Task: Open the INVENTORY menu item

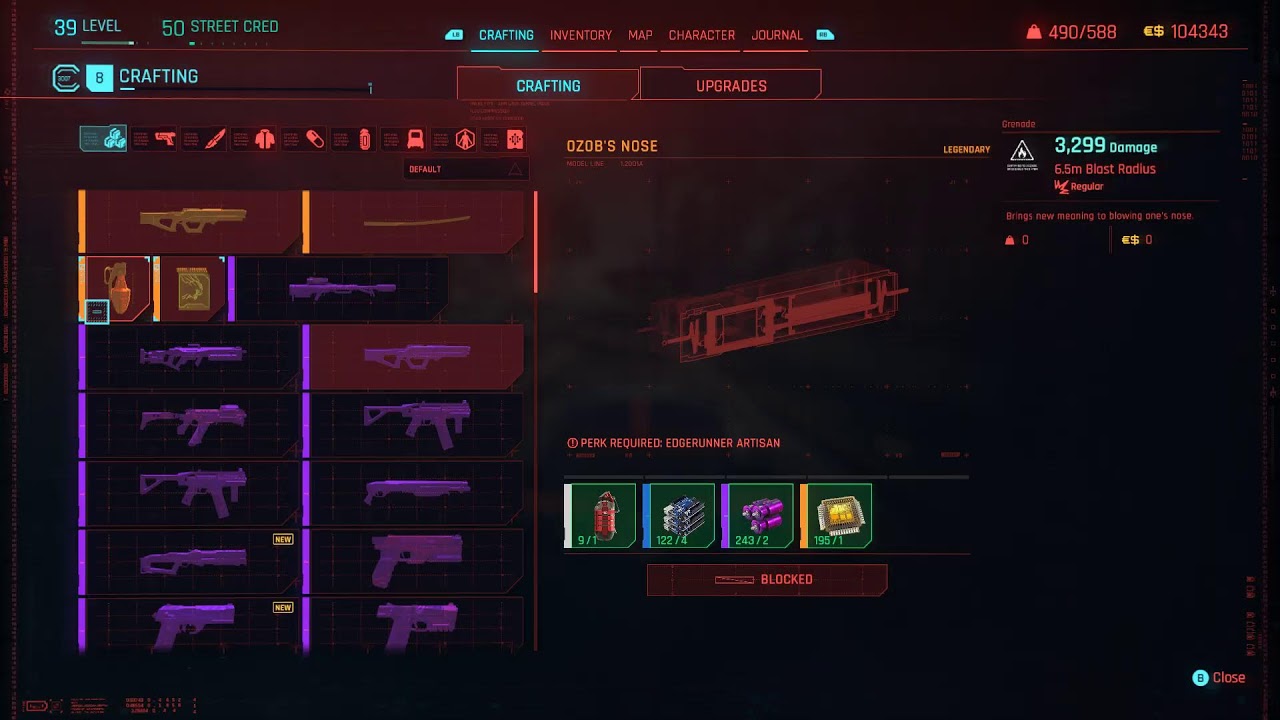Action: pos(580,35)
